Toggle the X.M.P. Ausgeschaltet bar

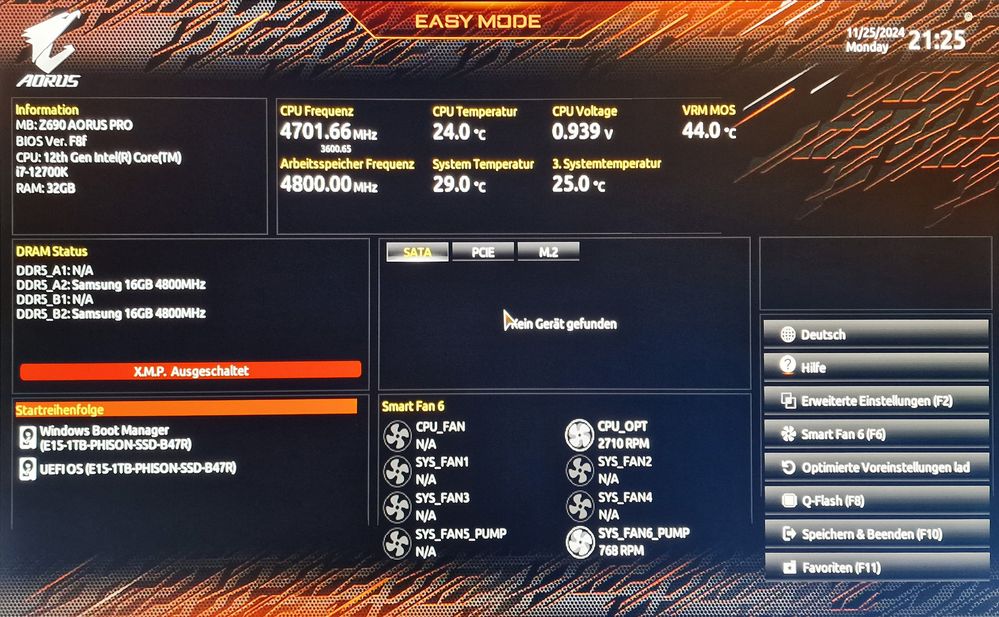[190, 370]
